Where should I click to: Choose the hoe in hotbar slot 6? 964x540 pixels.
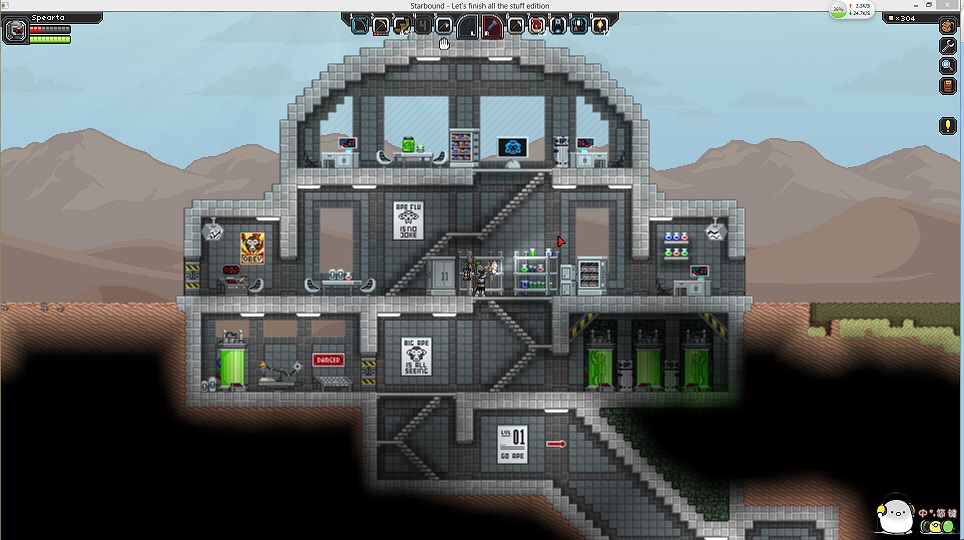pos(516,25)
